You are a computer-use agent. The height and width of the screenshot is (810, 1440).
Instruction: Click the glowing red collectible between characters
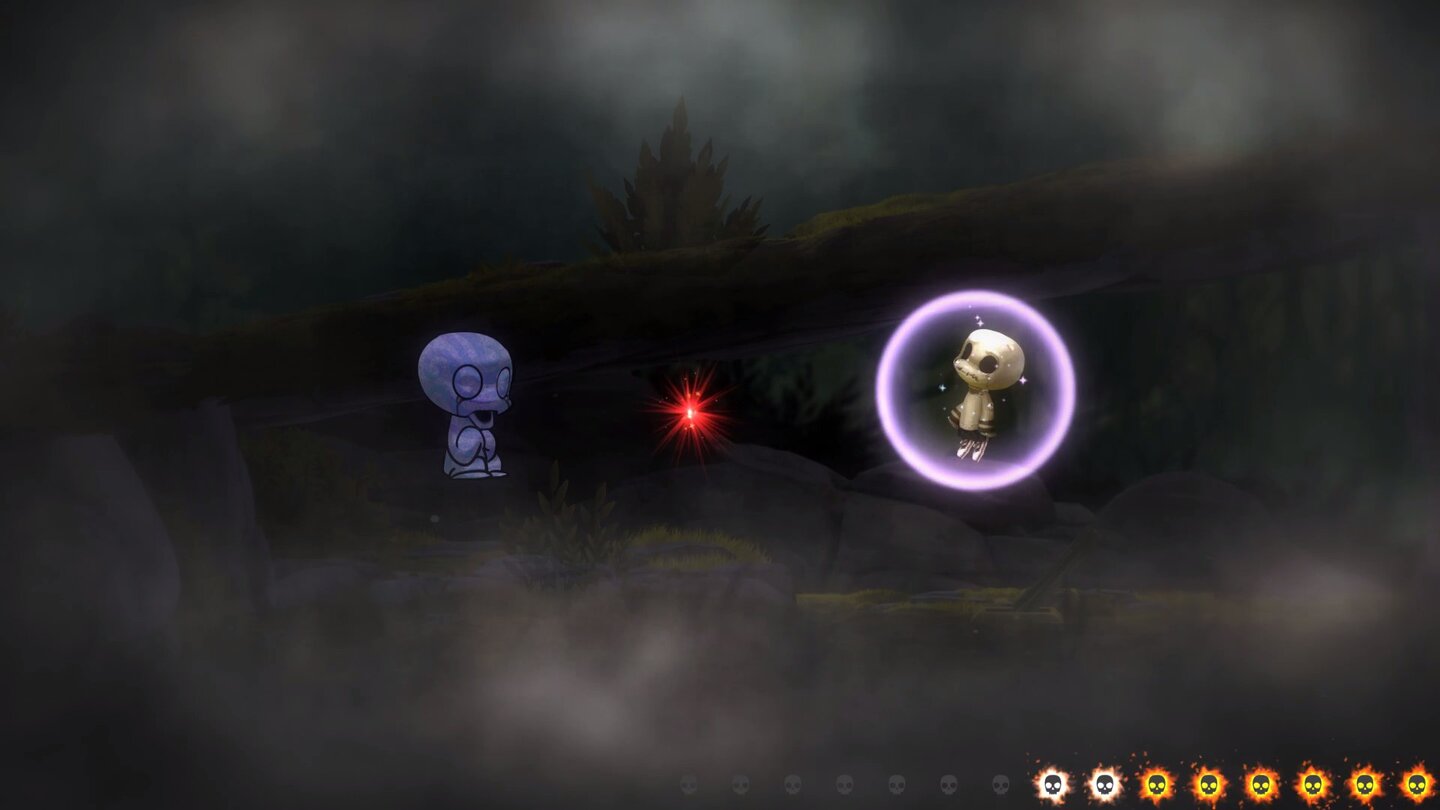688,413
